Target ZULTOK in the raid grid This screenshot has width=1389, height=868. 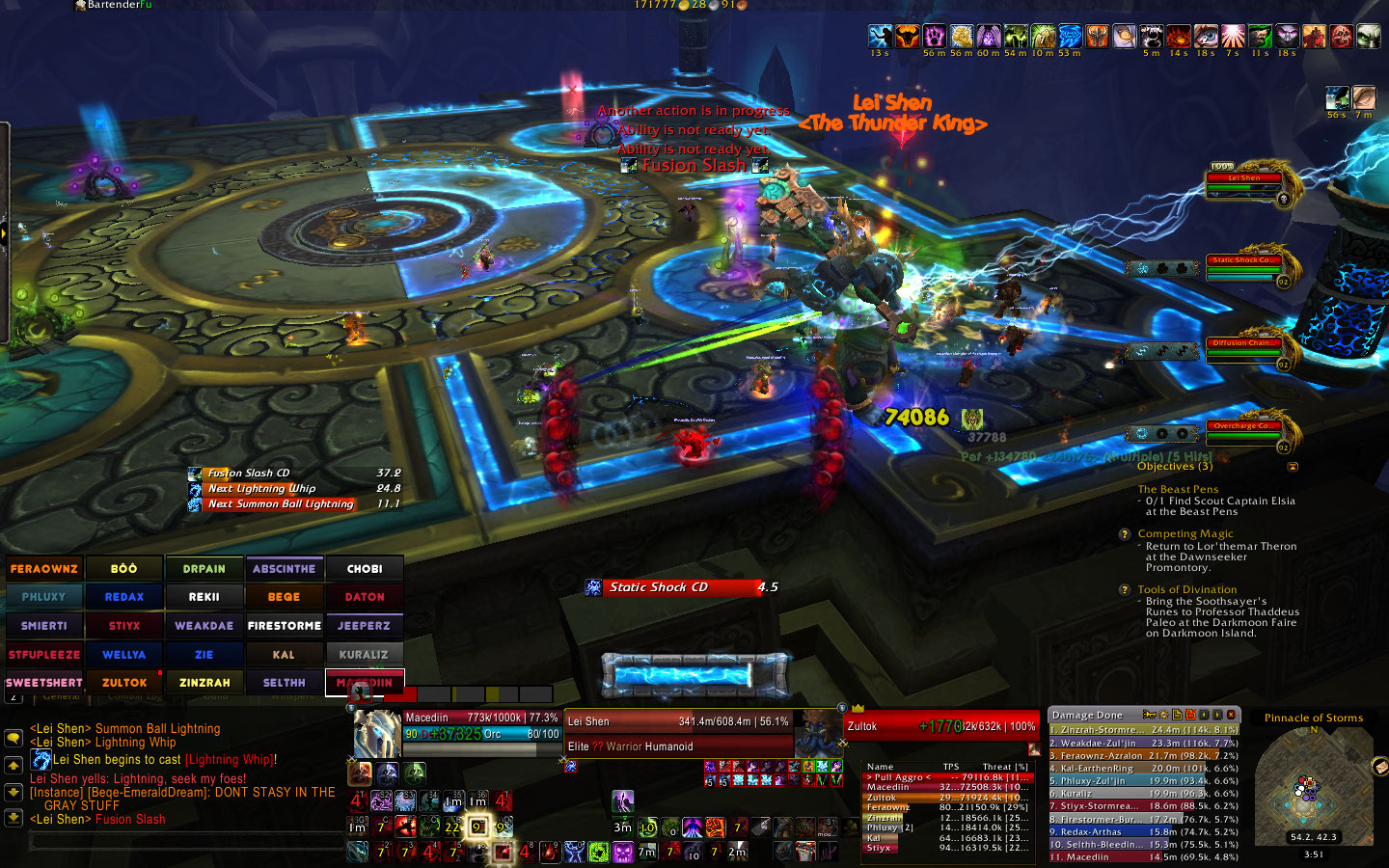point(124,683)
